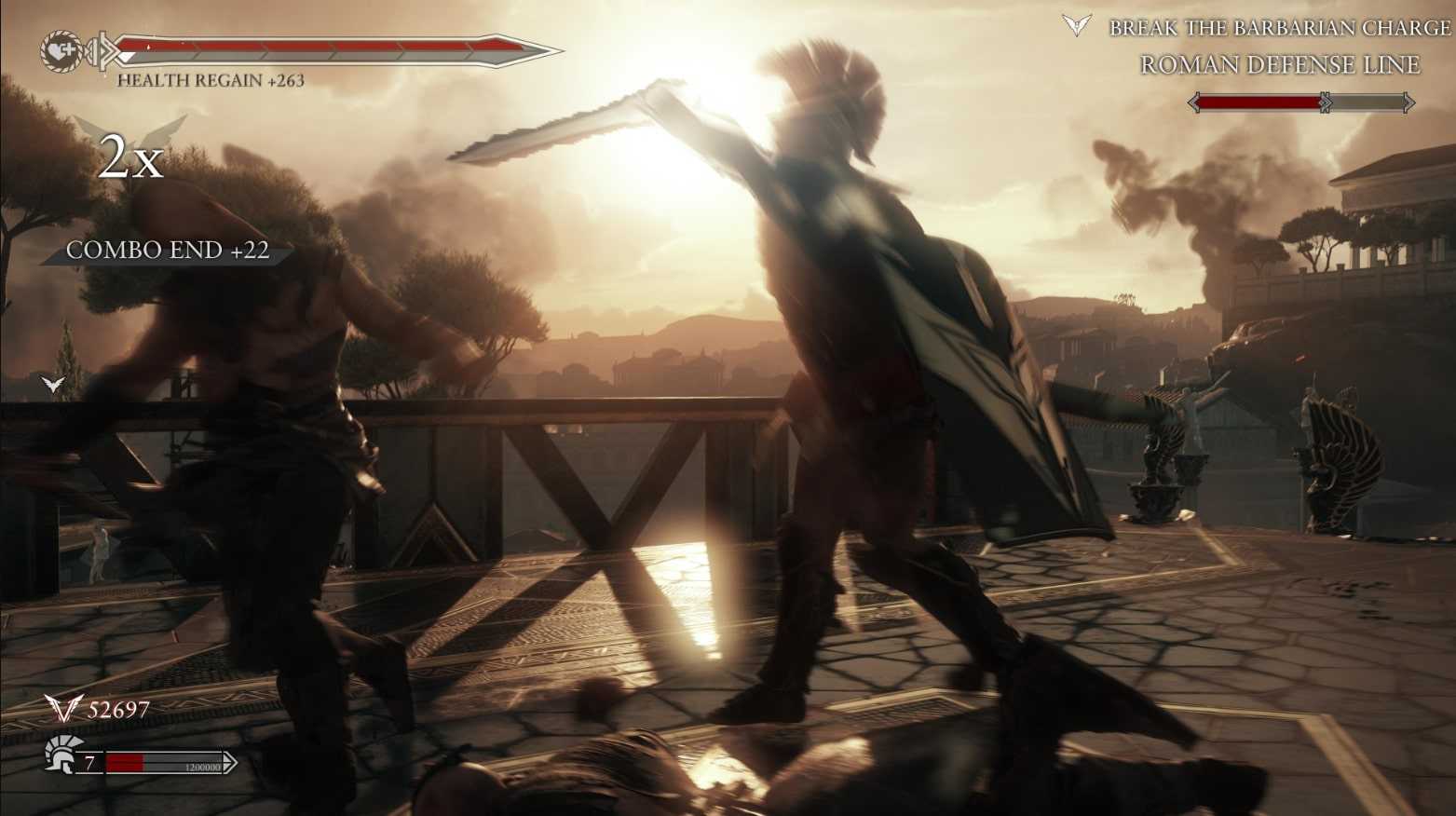Click the Roman helmet level icon
The height and width of the screenshot is (816, 1456).
[62, 753]
